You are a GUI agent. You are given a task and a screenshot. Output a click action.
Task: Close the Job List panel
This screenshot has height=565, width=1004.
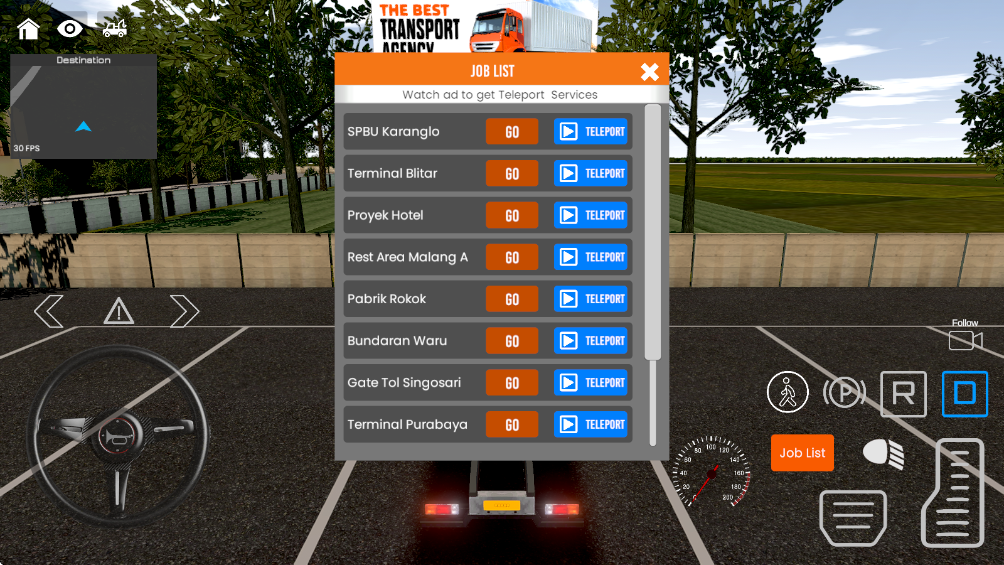tap(650, 71)
